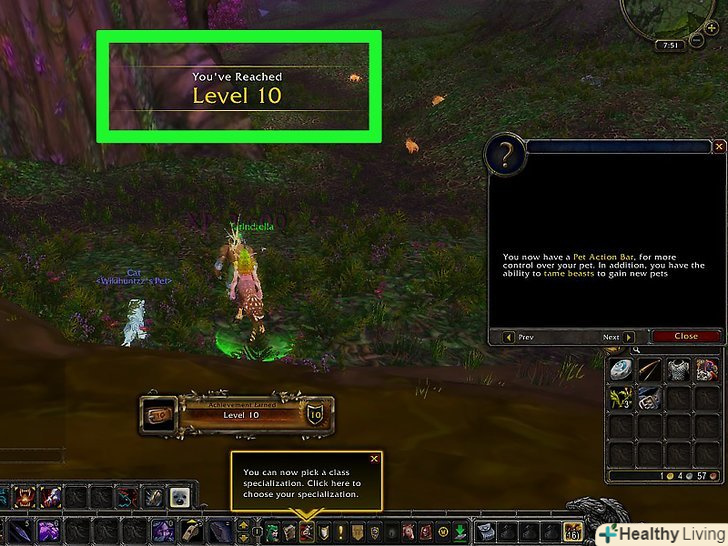
Task: Go to the next tutorial page
Action: point(626,337)
